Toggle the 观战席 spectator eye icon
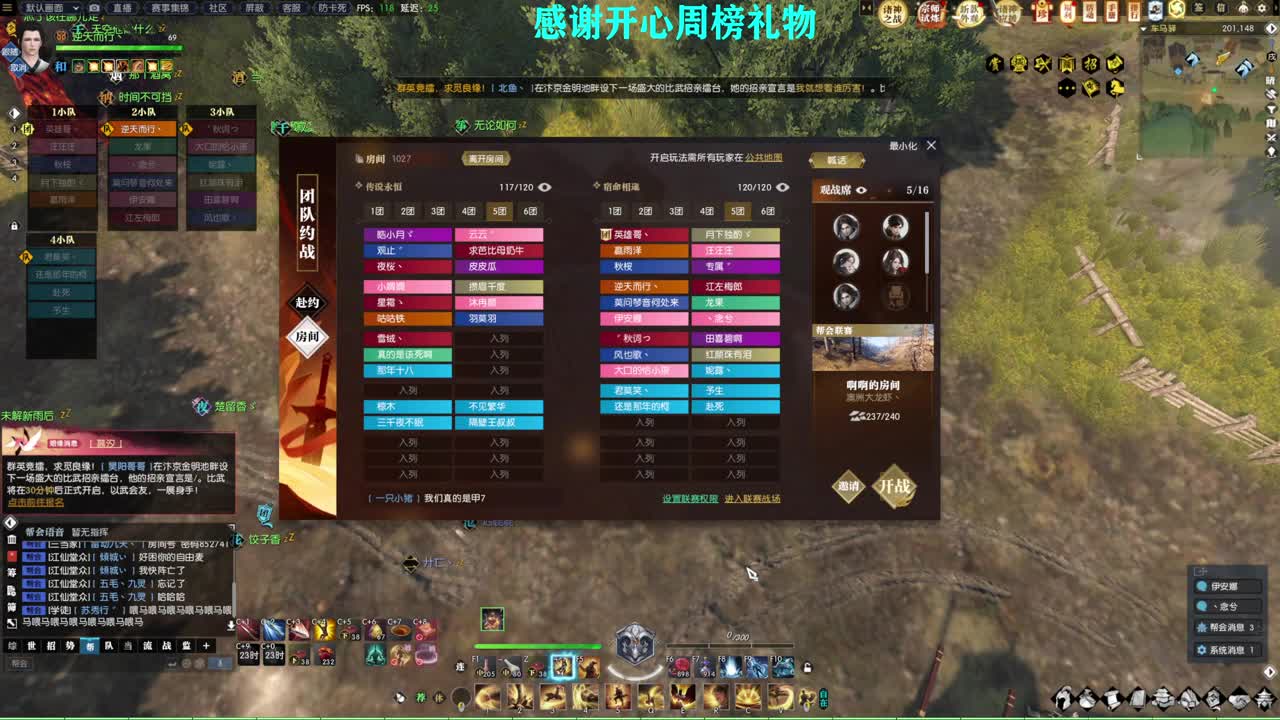 (862, 188)
